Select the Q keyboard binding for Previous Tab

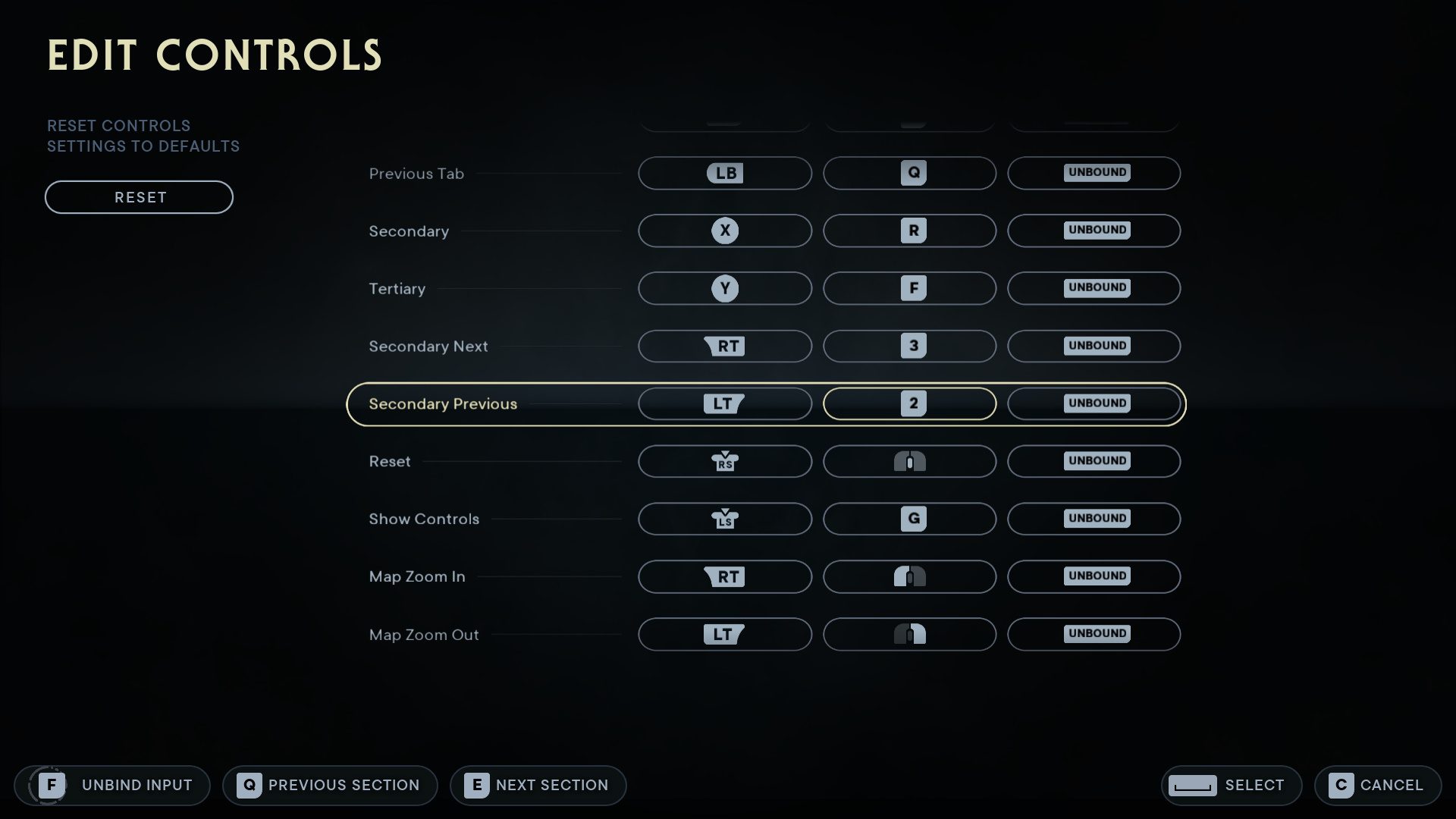coord(909,173)
